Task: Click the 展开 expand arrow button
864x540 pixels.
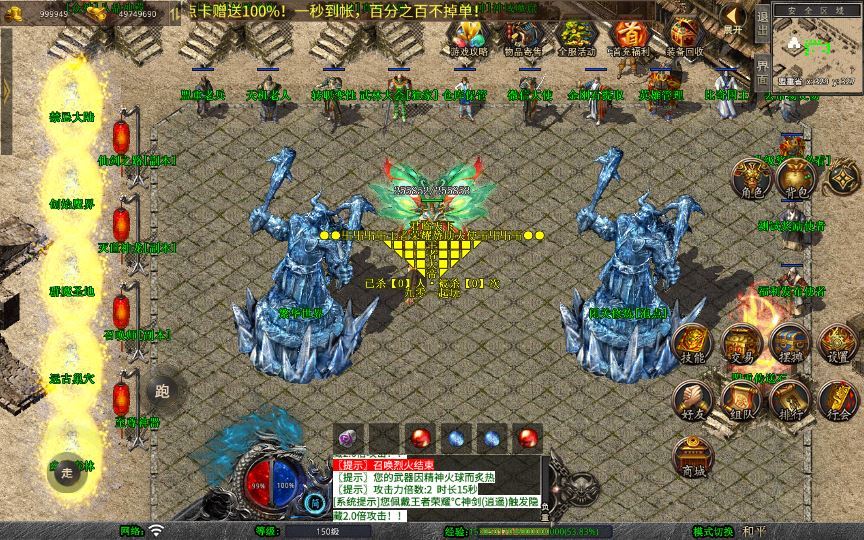Action: point(735,19)
